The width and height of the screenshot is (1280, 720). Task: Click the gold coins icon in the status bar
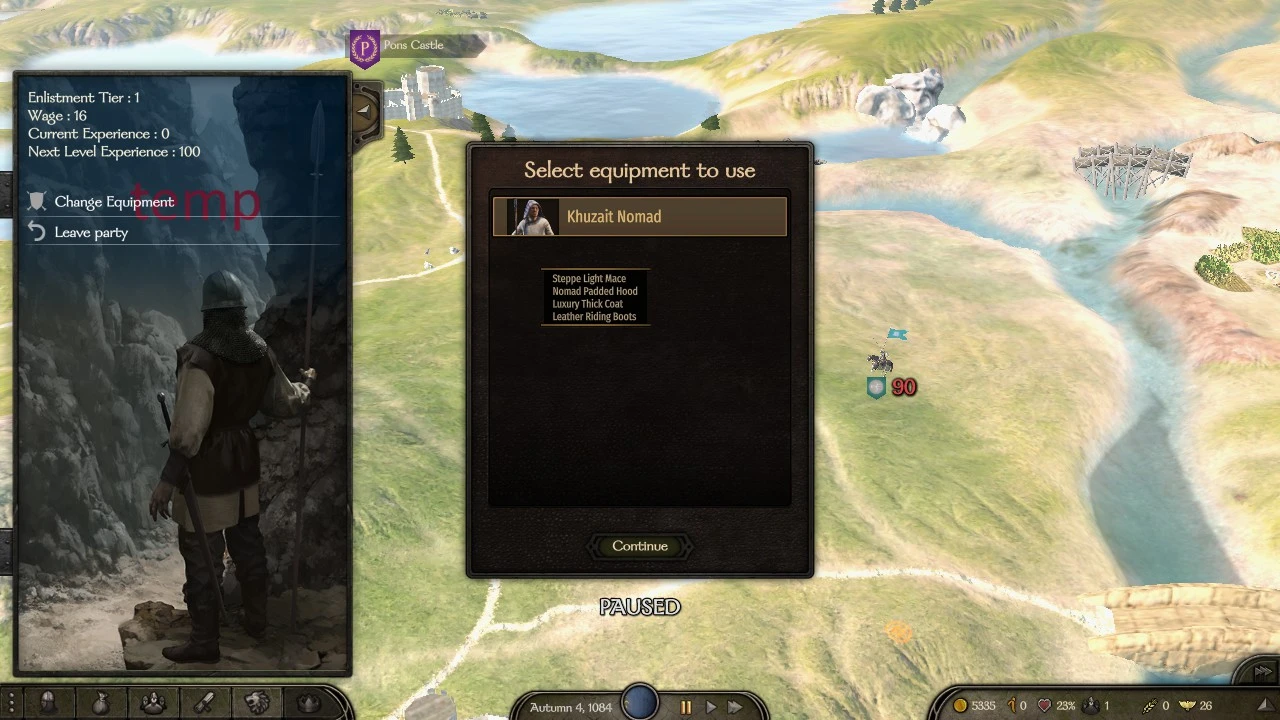tap(961, 705)
